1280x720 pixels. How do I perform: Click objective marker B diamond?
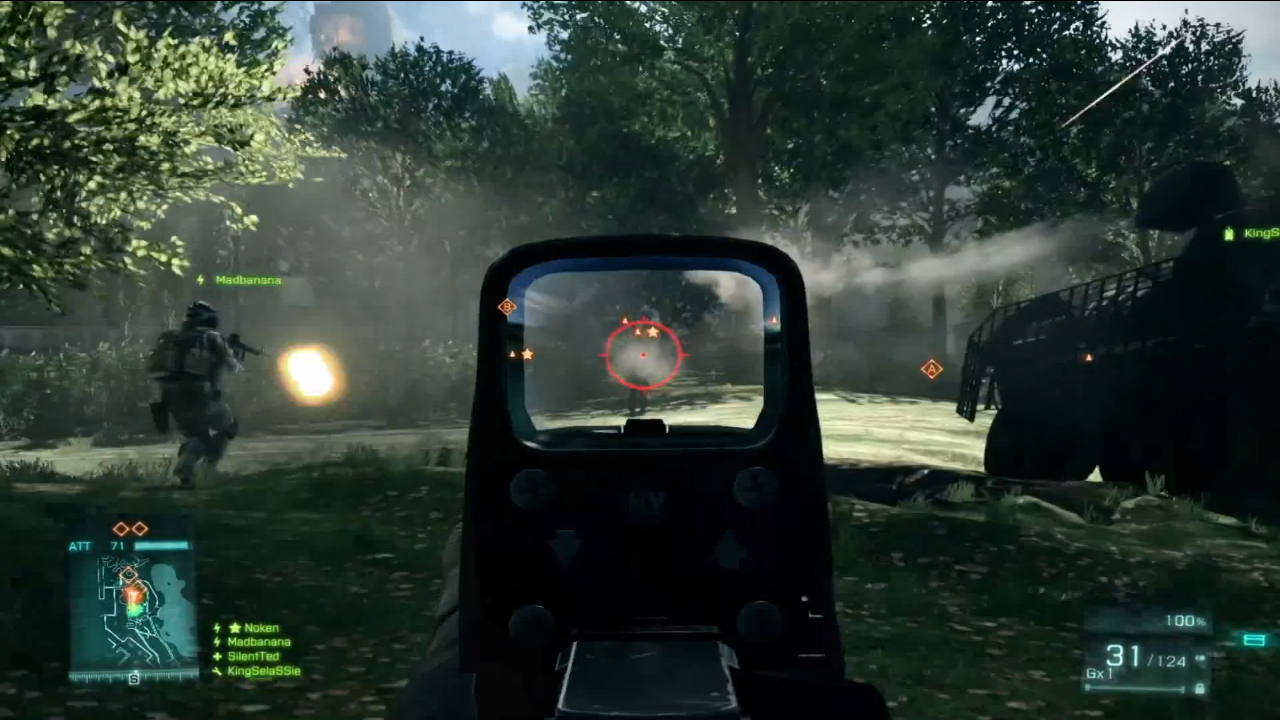[507, 307]
